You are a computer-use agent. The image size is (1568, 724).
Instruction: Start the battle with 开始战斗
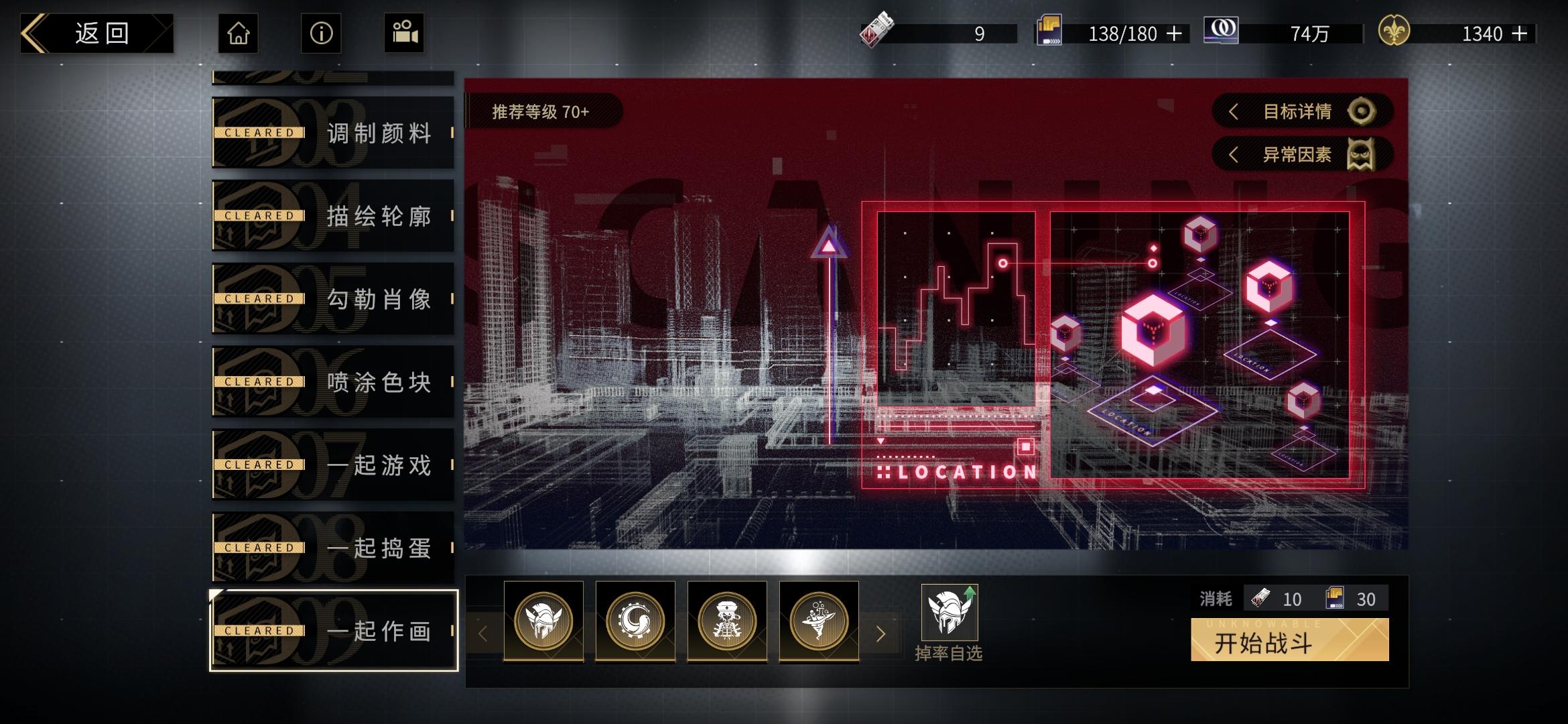coord(1289,641)
